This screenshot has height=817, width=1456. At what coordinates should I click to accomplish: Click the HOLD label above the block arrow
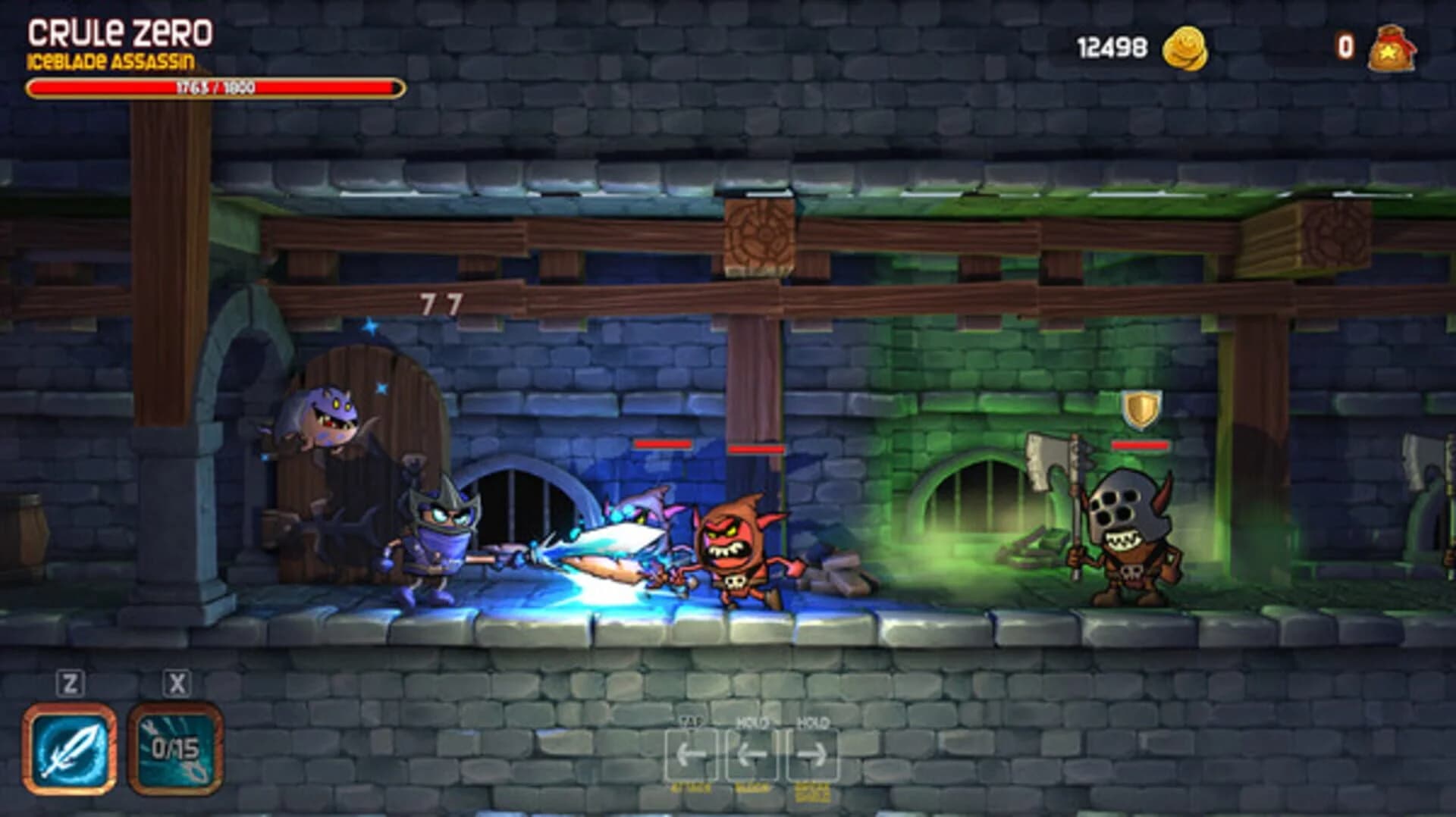pos(752,722)
